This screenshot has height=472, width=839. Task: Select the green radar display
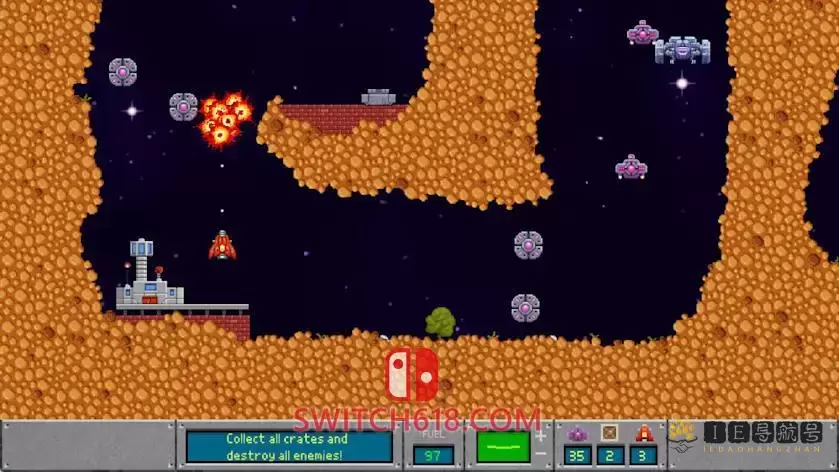(503, 446)
